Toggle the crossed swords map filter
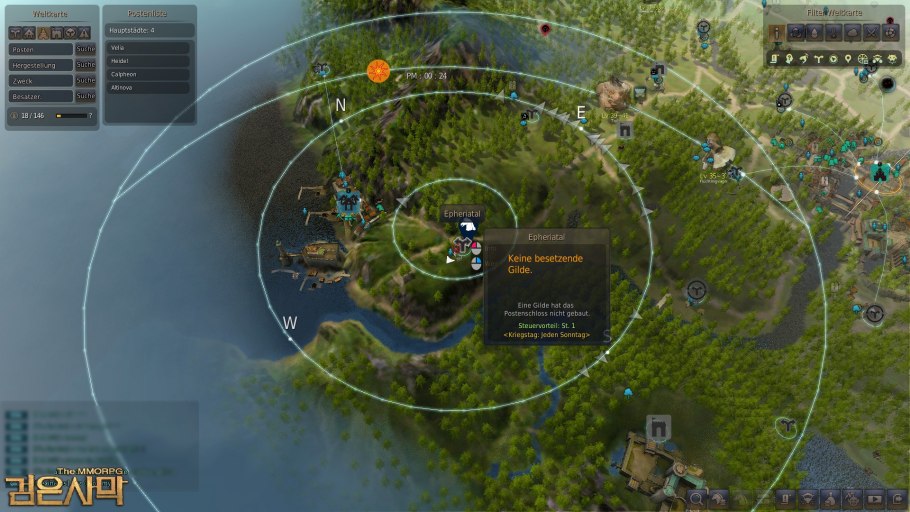The image size is (910, 512). pyautogui.click(x=871, y=32)
